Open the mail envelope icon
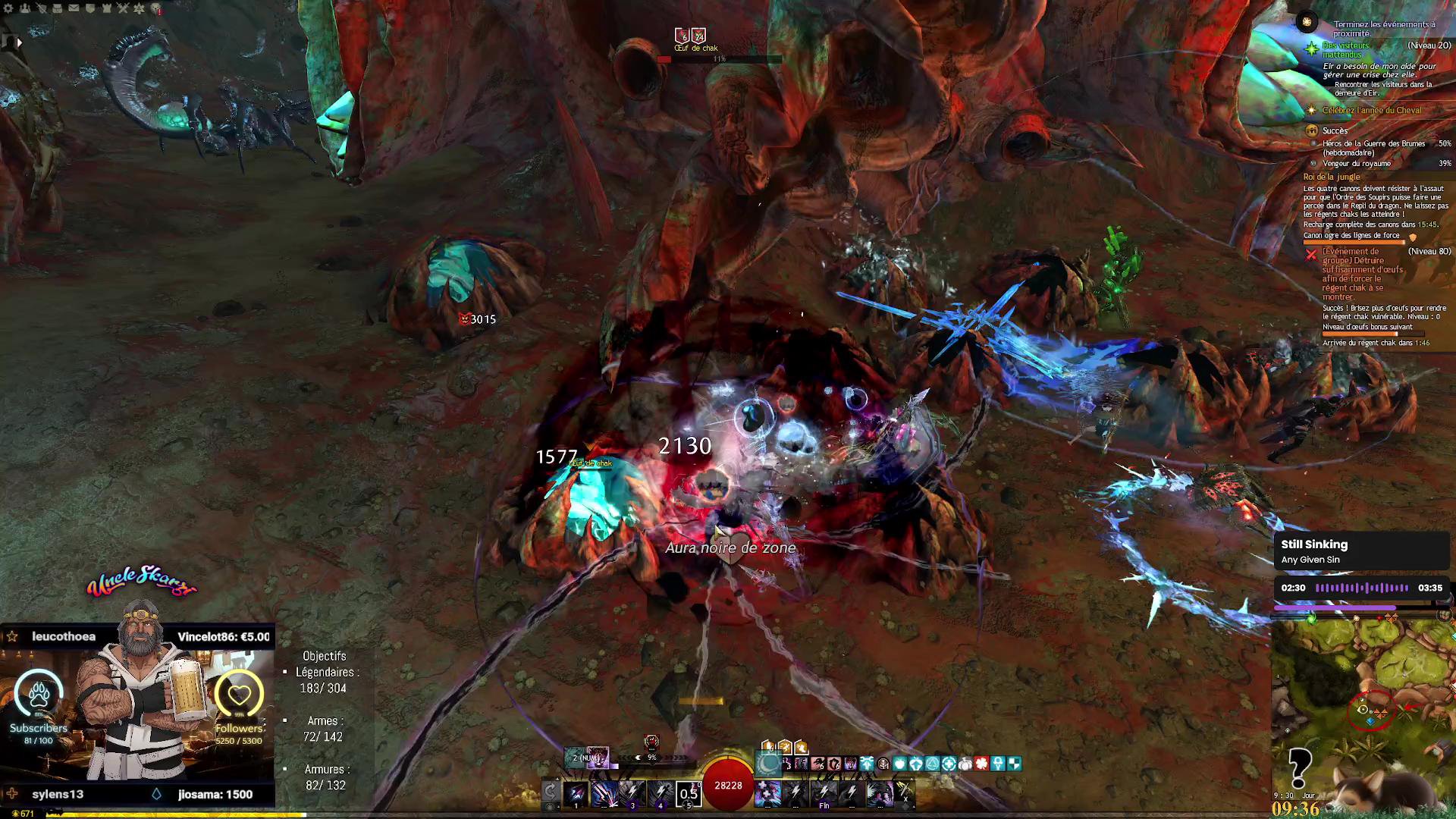This screenshot has height=819, width=1456. (x=74, y=8)
